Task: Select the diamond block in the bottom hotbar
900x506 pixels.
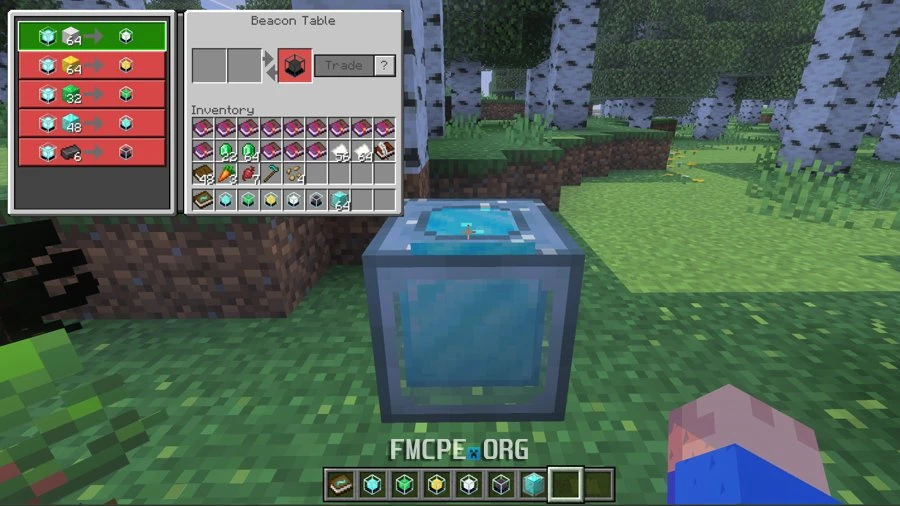Action: pyautogui.click(x=533, y=484)
